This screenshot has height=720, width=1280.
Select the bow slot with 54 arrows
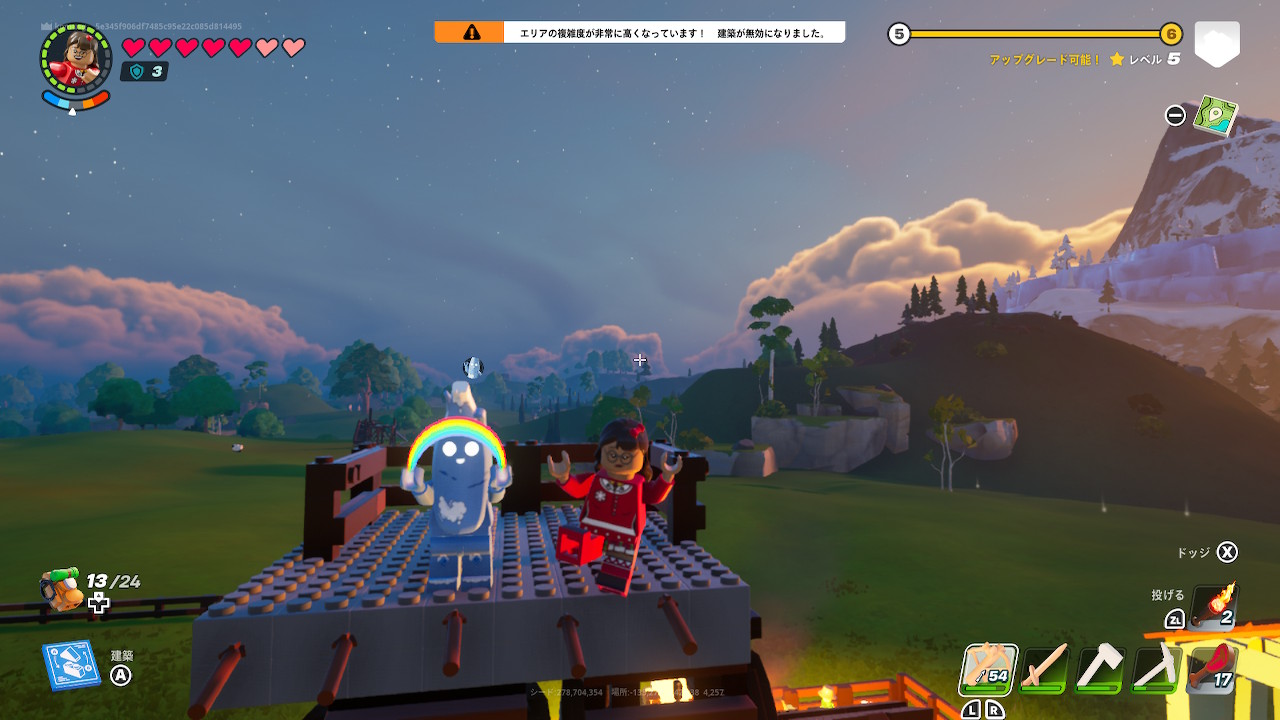(x=989, y=669)
